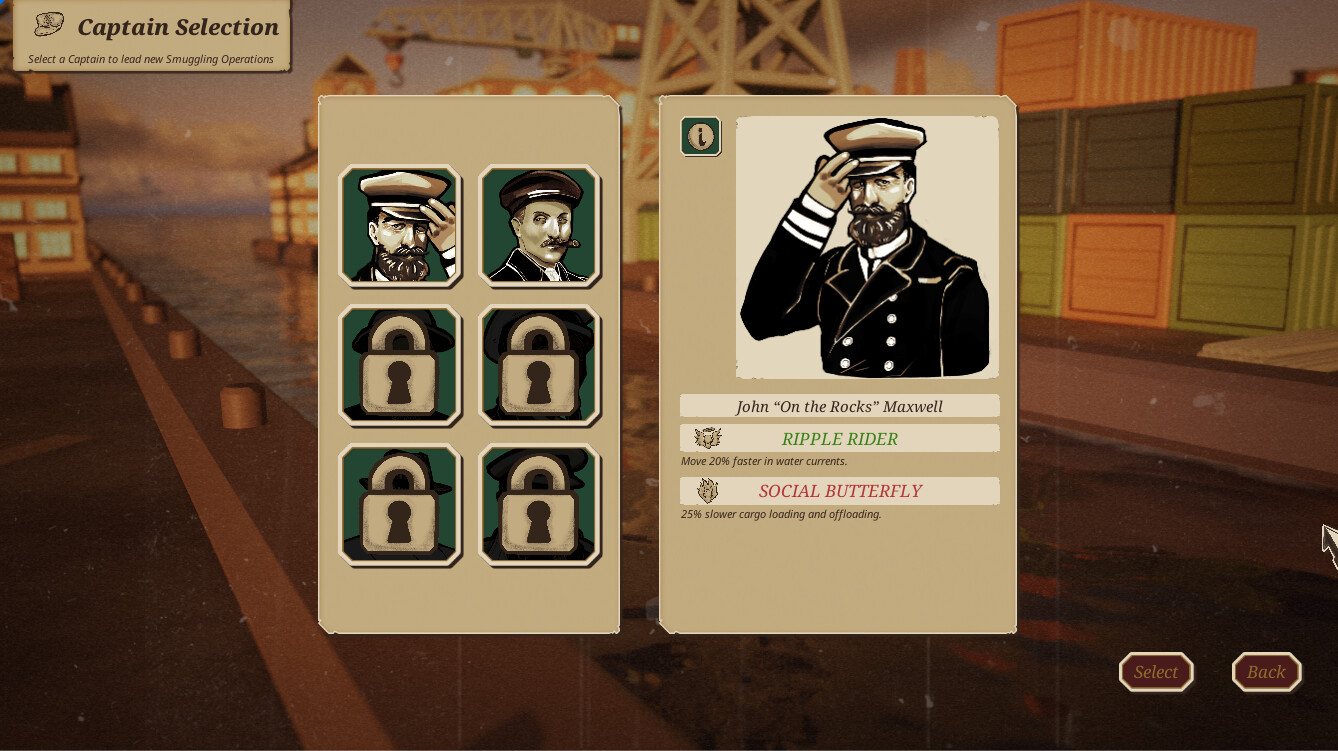
Task: Click the middle-right locked captain slot
Action: point(539,366)
